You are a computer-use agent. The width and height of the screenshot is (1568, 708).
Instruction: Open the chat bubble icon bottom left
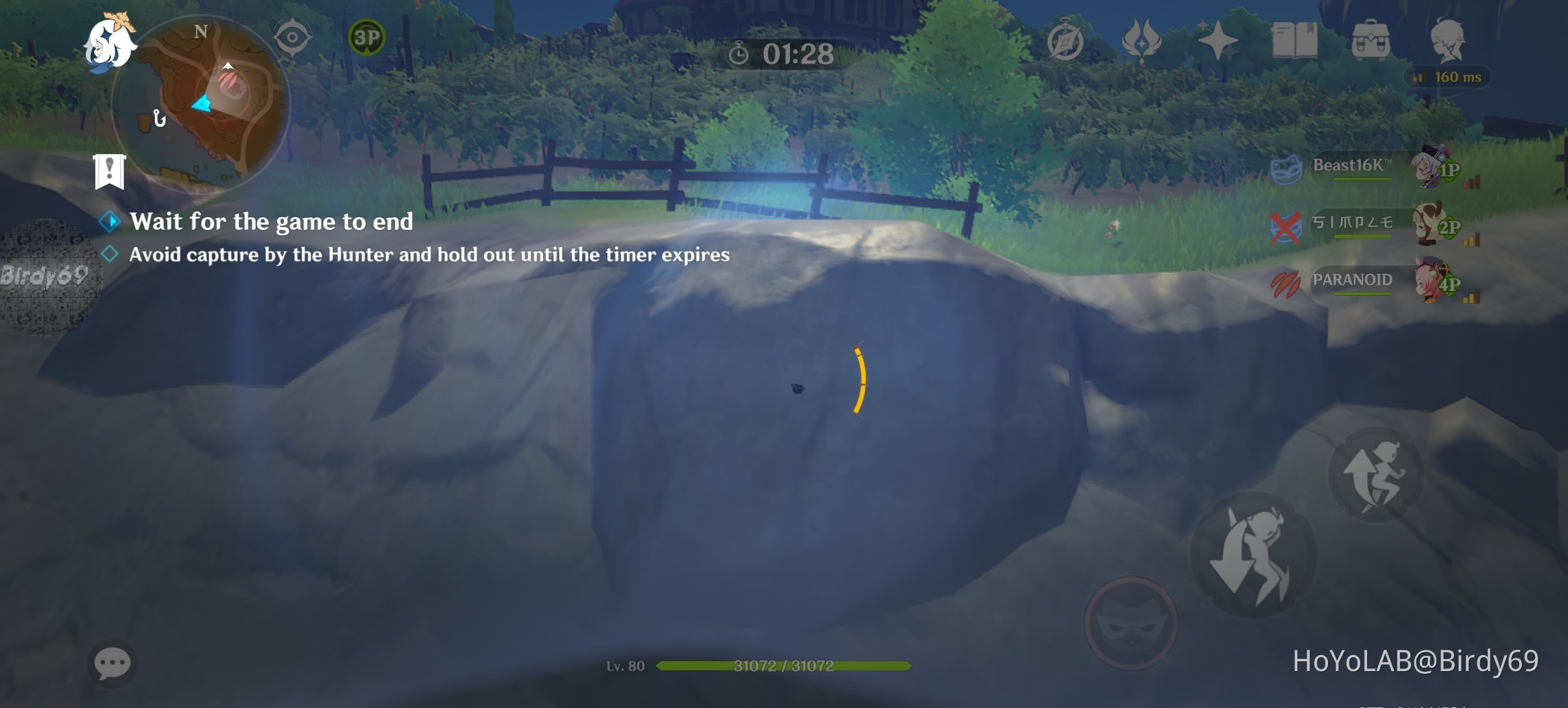[x=114, y=664]
